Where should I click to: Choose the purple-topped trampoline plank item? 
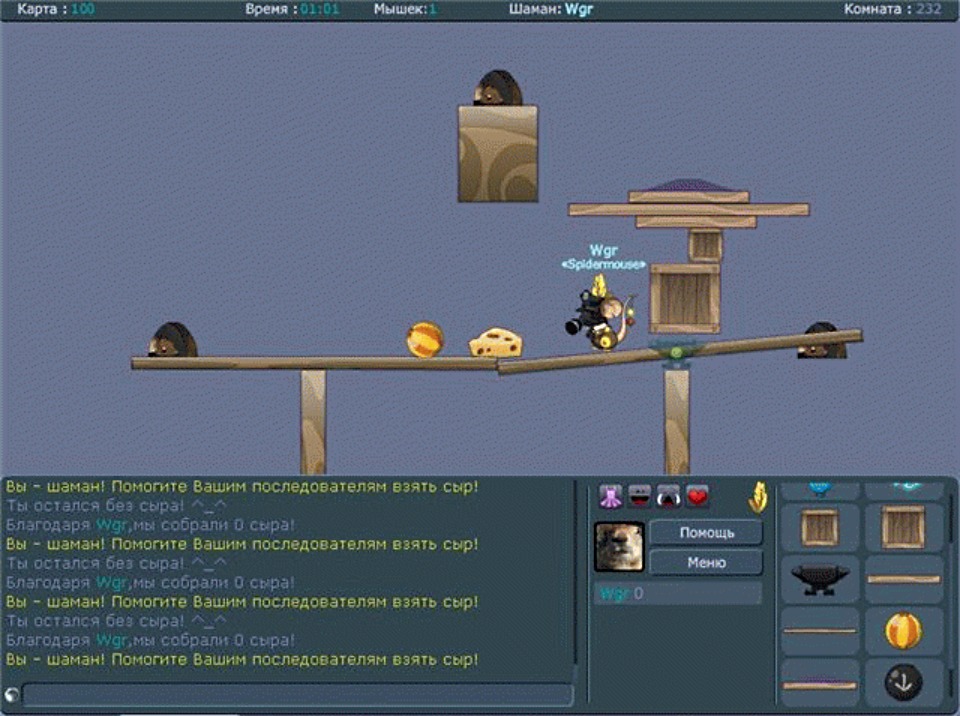[820, 685]
